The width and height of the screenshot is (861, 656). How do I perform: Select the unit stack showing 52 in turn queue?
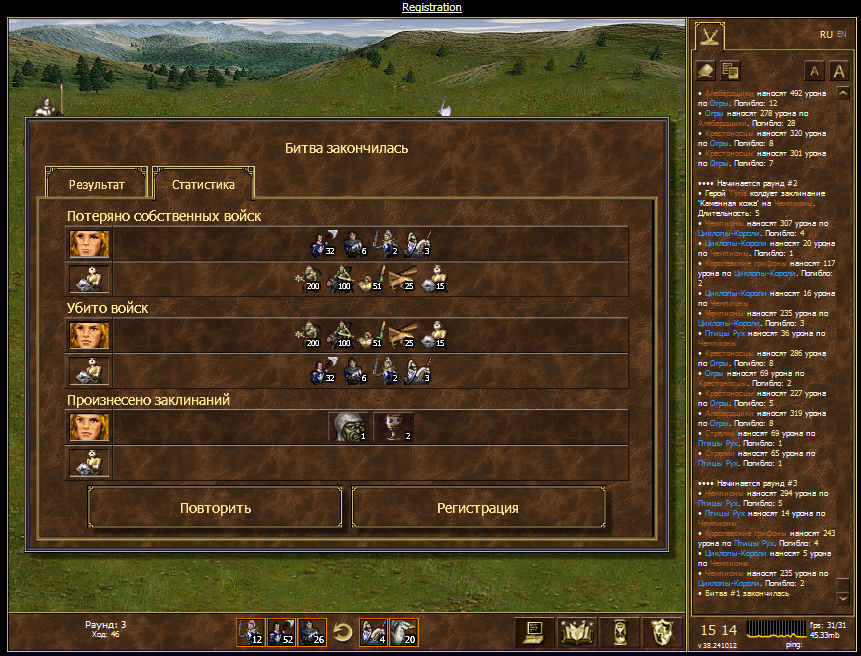pyautogui.click(x=281, y=632)
